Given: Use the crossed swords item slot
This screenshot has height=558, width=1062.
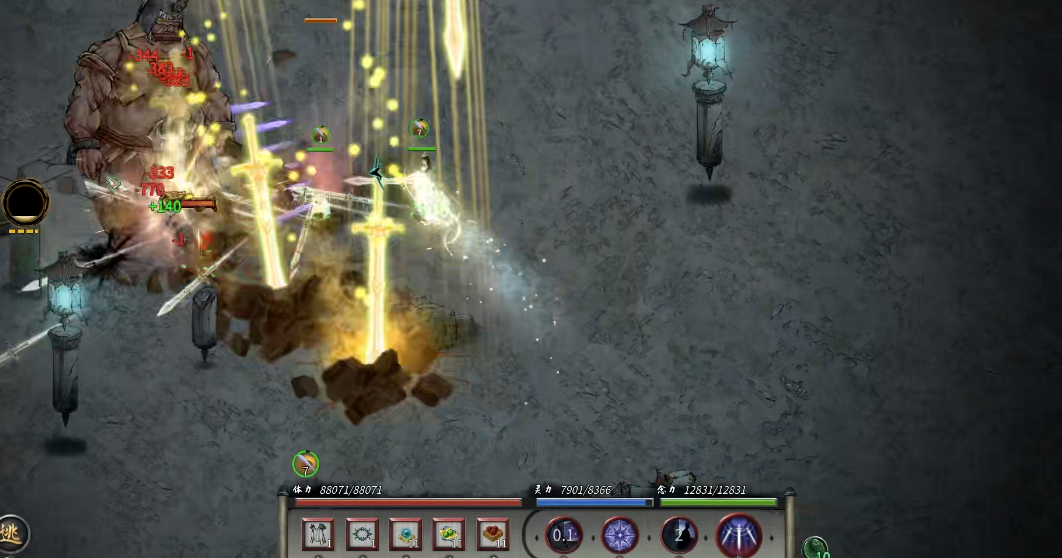Looking at the screenshot, I should click(x=318, y=534).
